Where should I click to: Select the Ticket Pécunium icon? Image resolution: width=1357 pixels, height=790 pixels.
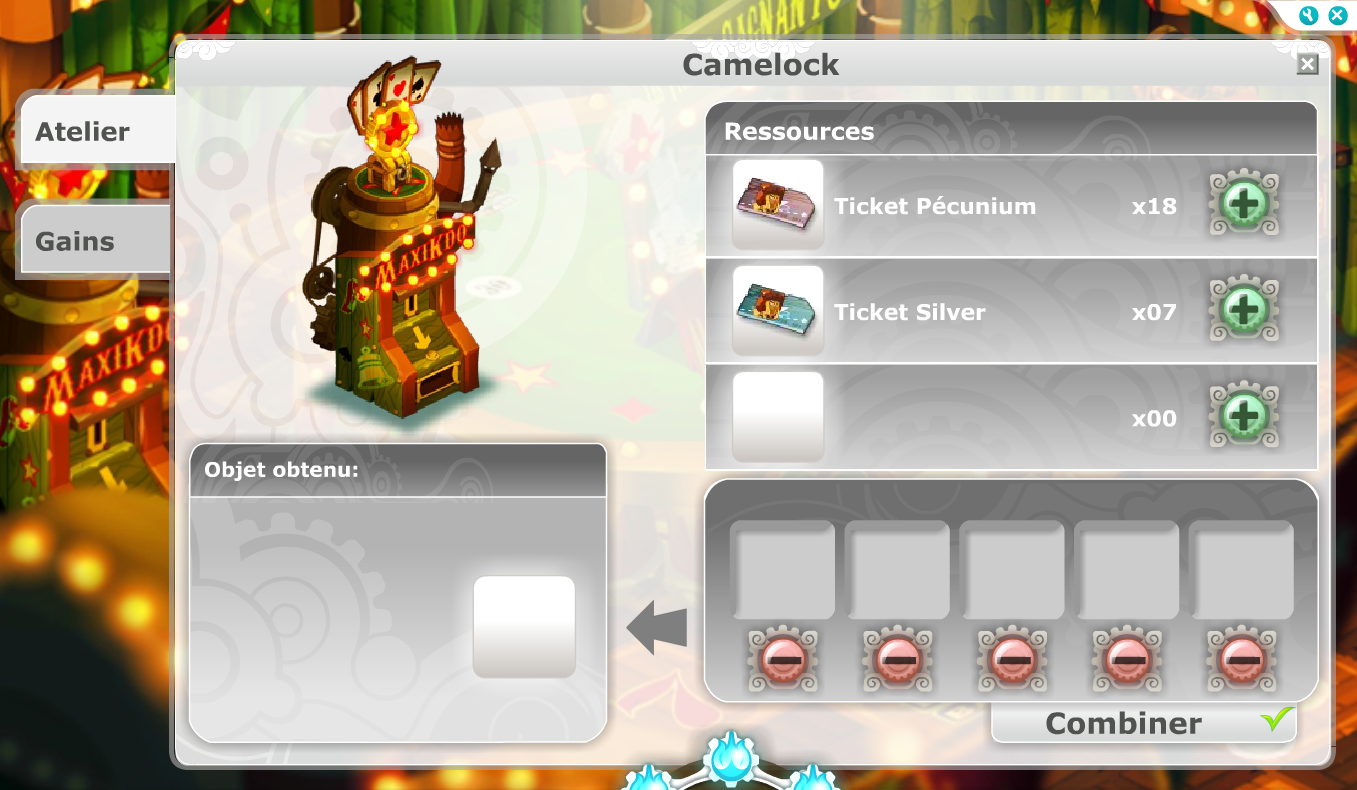tap(778, 205)
